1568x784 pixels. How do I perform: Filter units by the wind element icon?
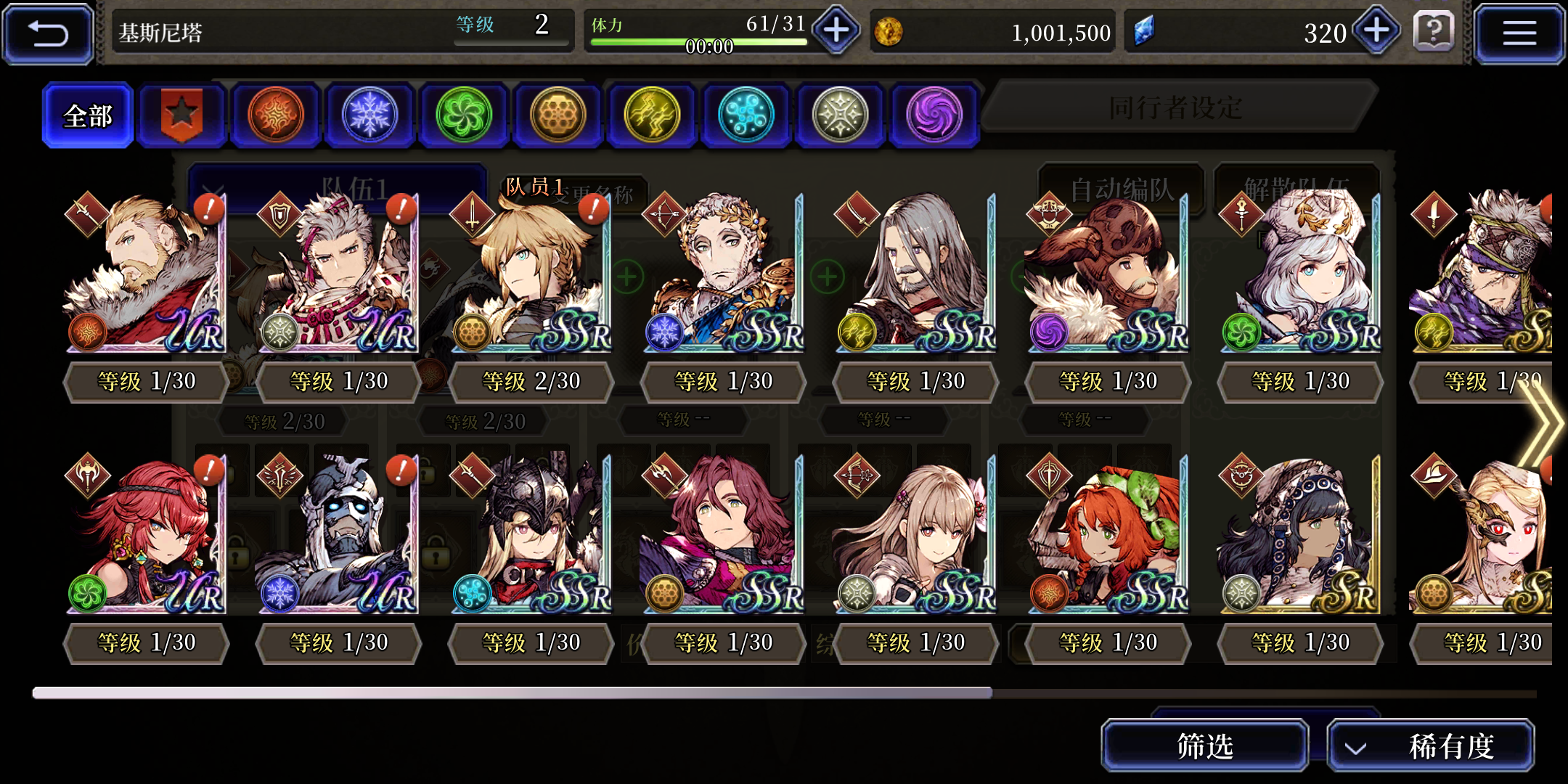pos(465,115)
